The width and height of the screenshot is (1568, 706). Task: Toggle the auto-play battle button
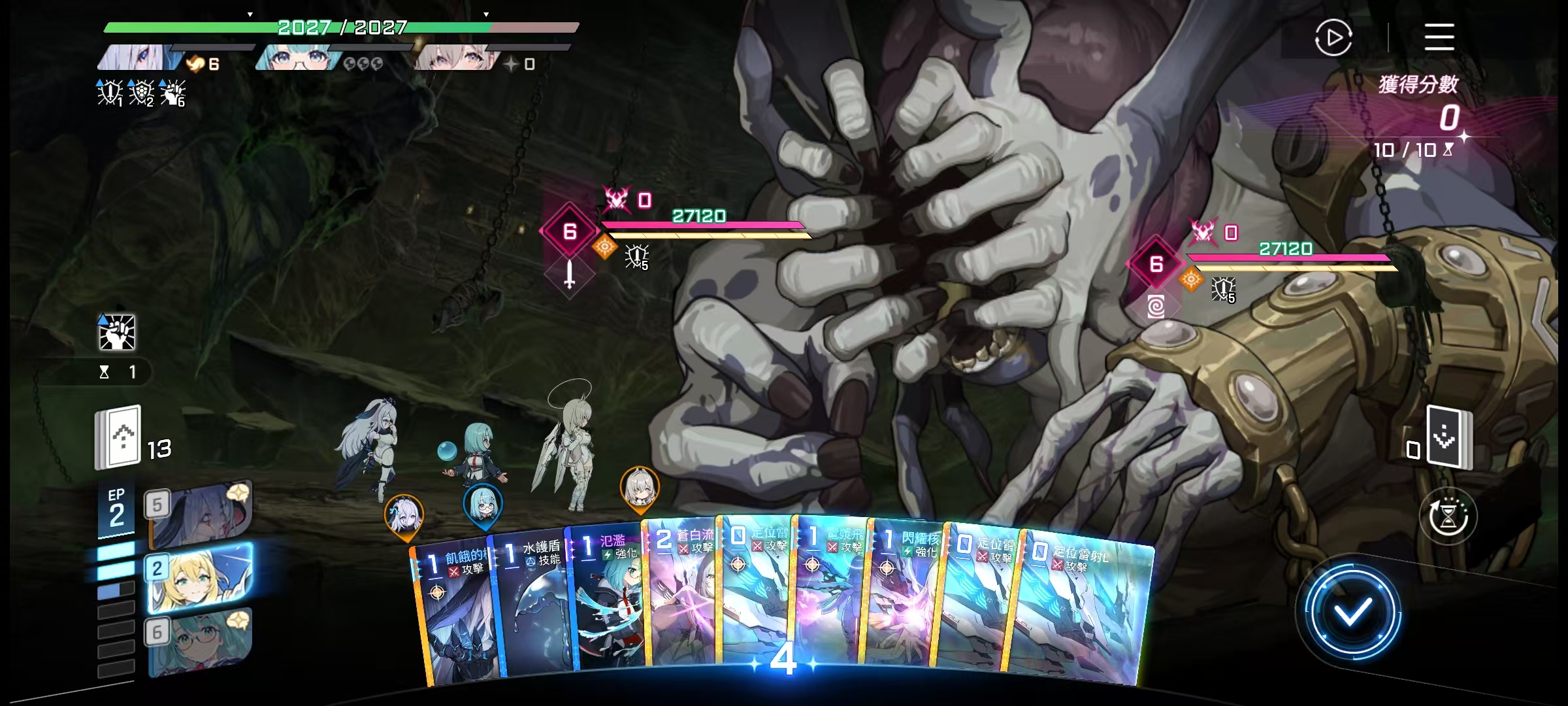[x=1333, y=38]
